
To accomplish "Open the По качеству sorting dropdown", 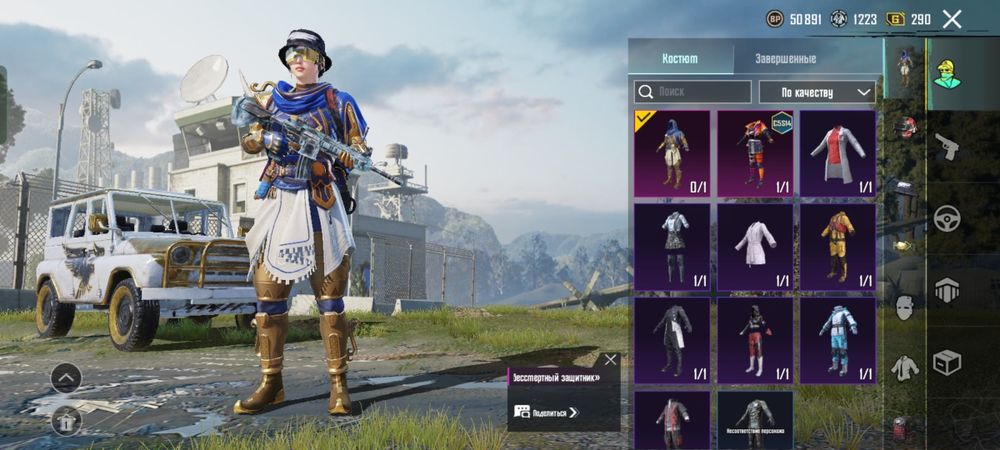I will pos(817,92).
